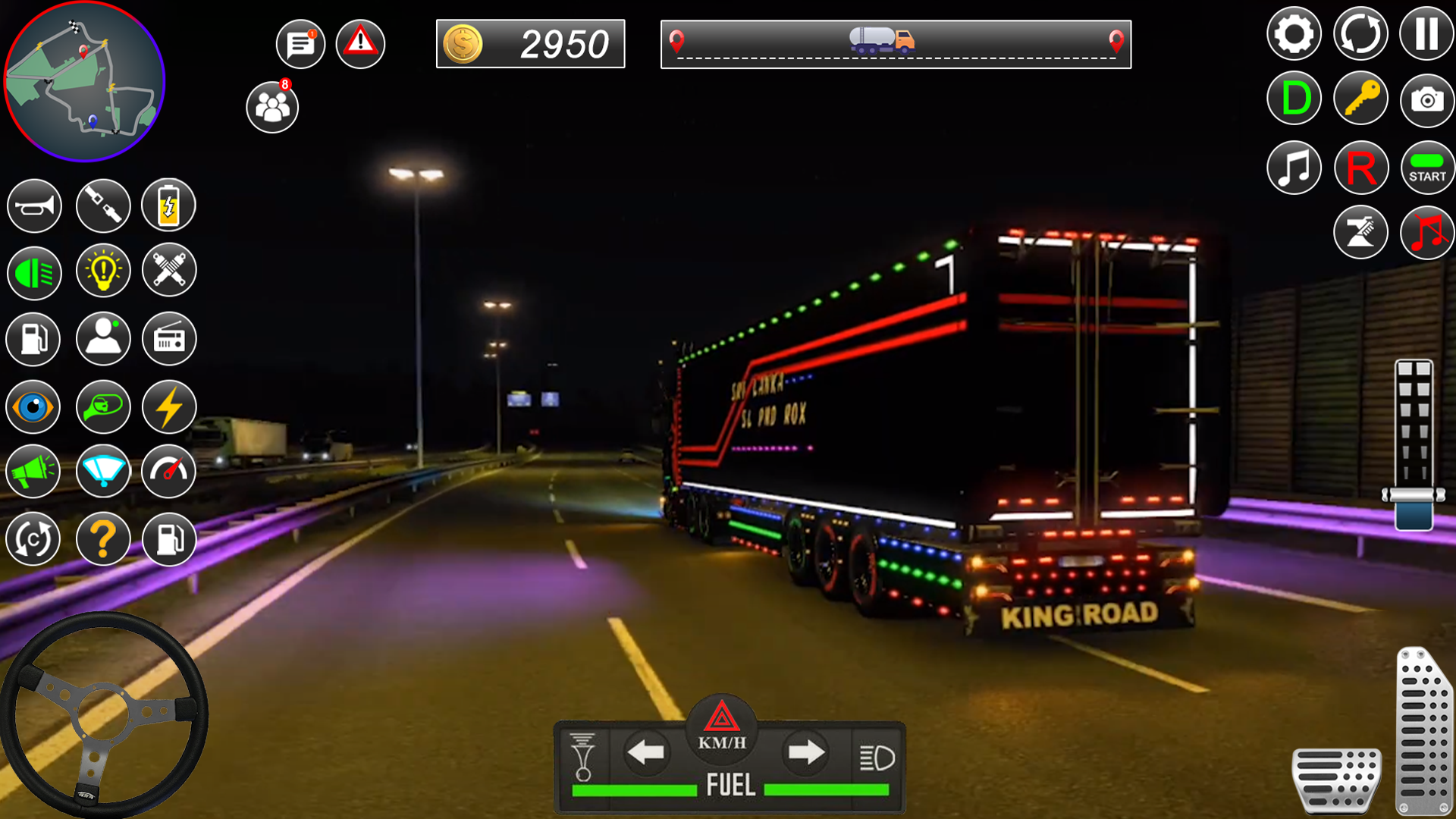Open the friends list with 8 notifications
The width and height of the screenshot is (1456, 819).
(x=271, y=106)
